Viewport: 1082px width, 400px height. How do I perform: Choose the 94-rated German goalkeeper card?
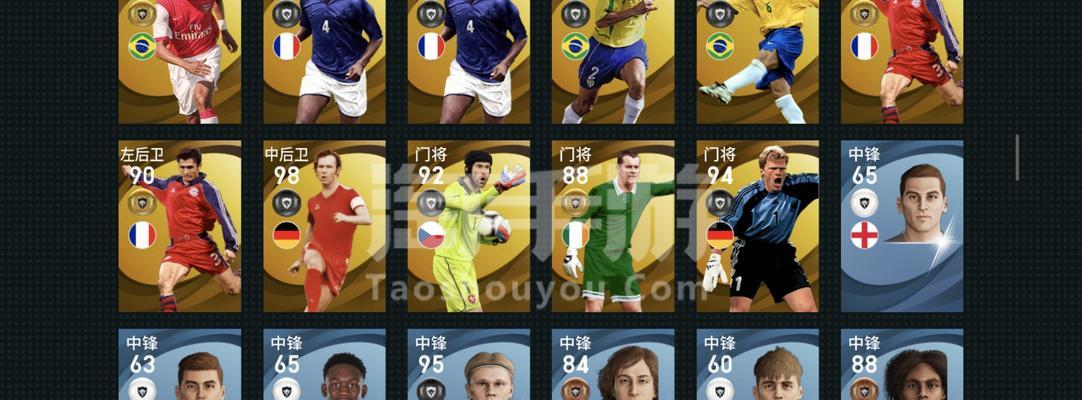click(x=757, y=226)
